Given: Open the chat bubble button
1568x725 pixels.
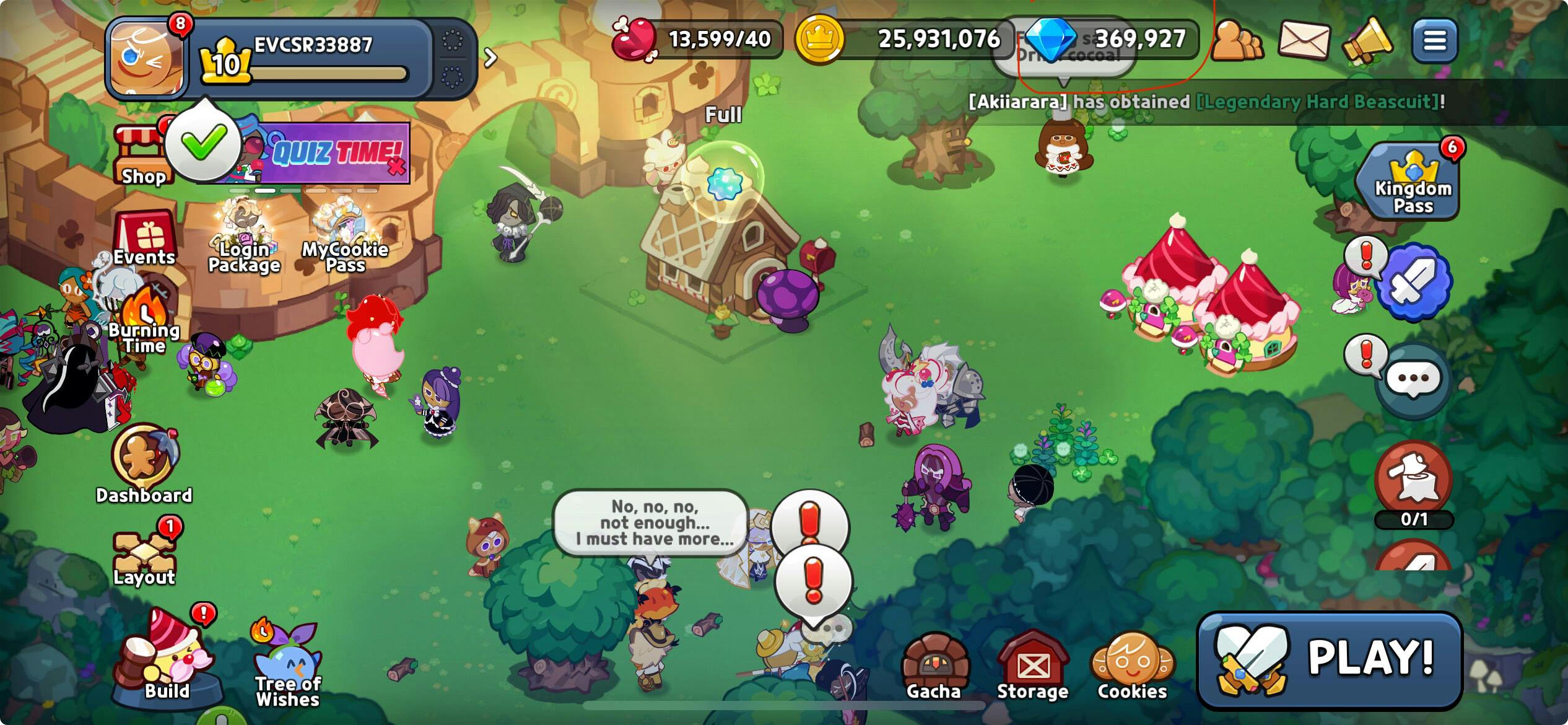Looking at the screenshot, I should tap(1413, 379).
